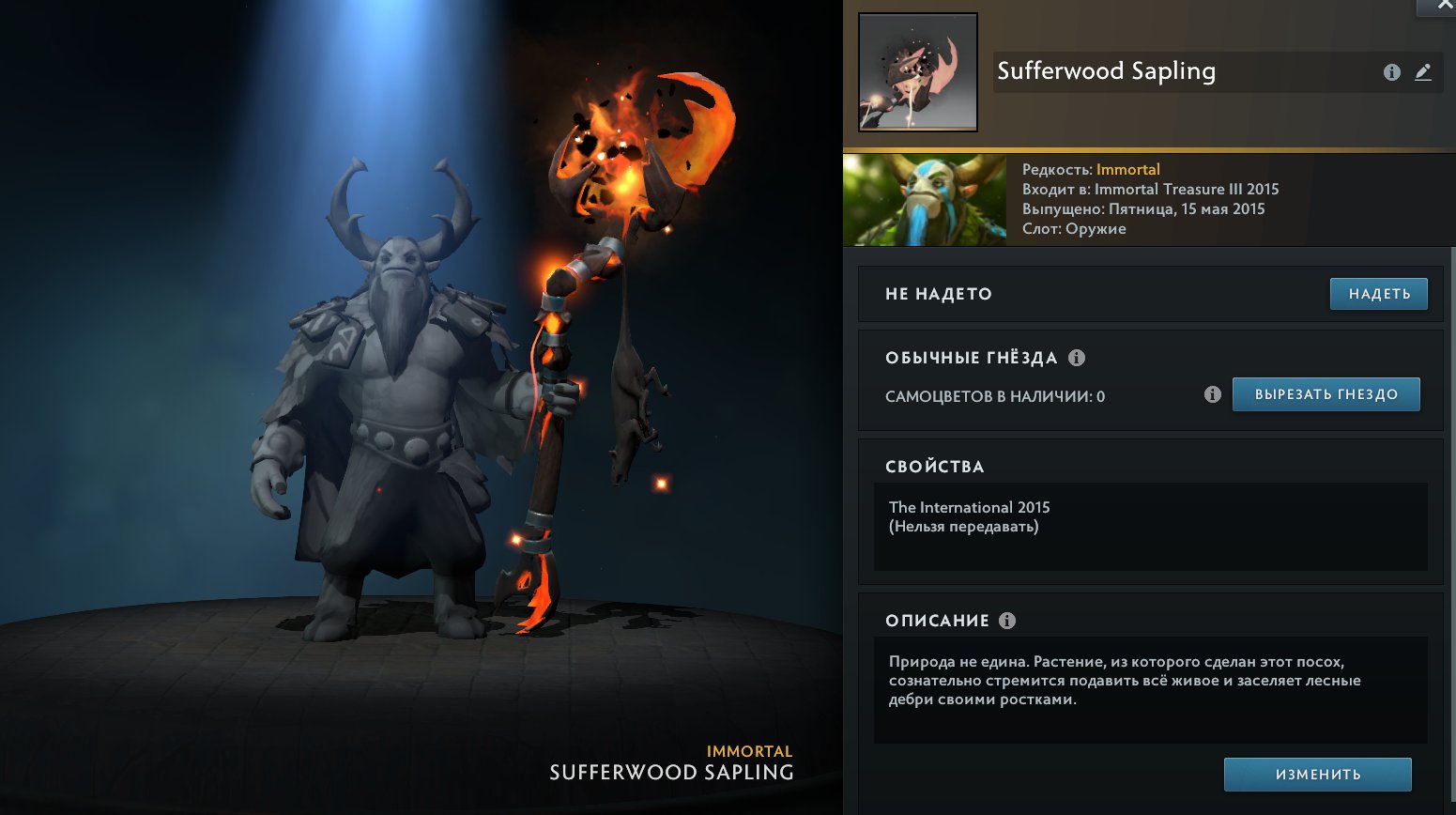Open the Immortal Treasure III 2015 link
This screenshot has height=815, width=1456.
(1185, 189)
